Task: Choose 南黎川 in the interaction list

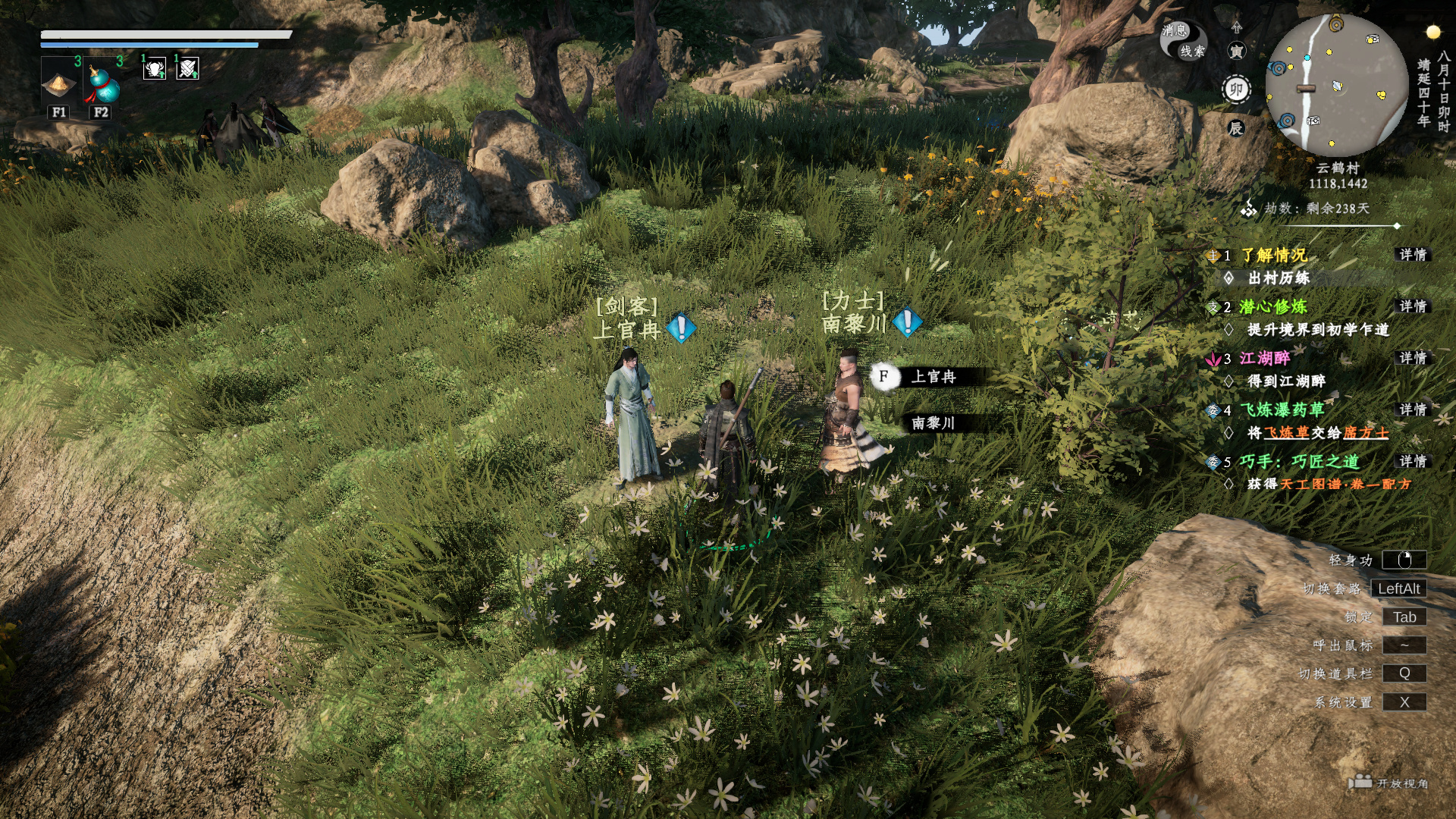Action: tap(934, 423)
